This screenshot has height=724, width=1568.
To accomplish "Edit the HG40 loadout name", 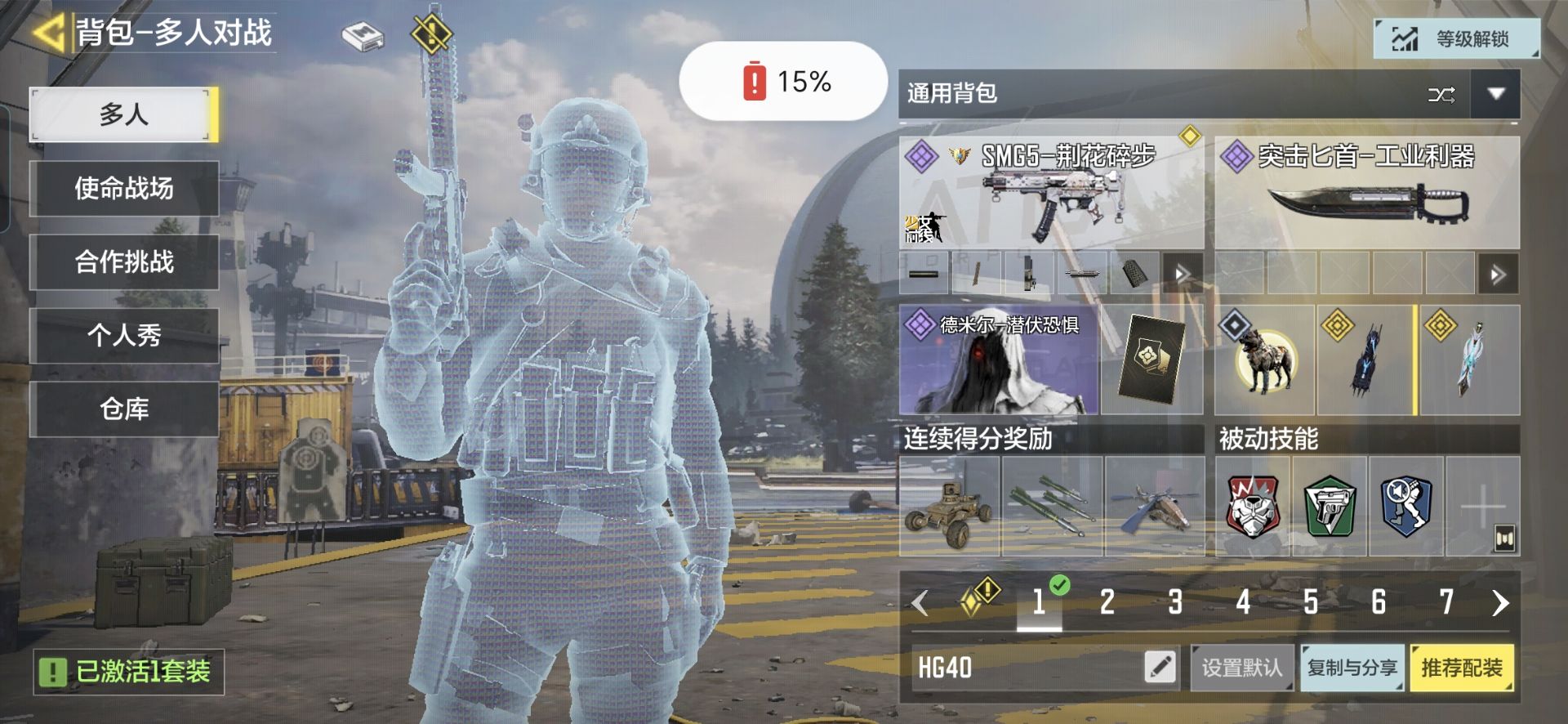I will click(x=1160, y=667).
